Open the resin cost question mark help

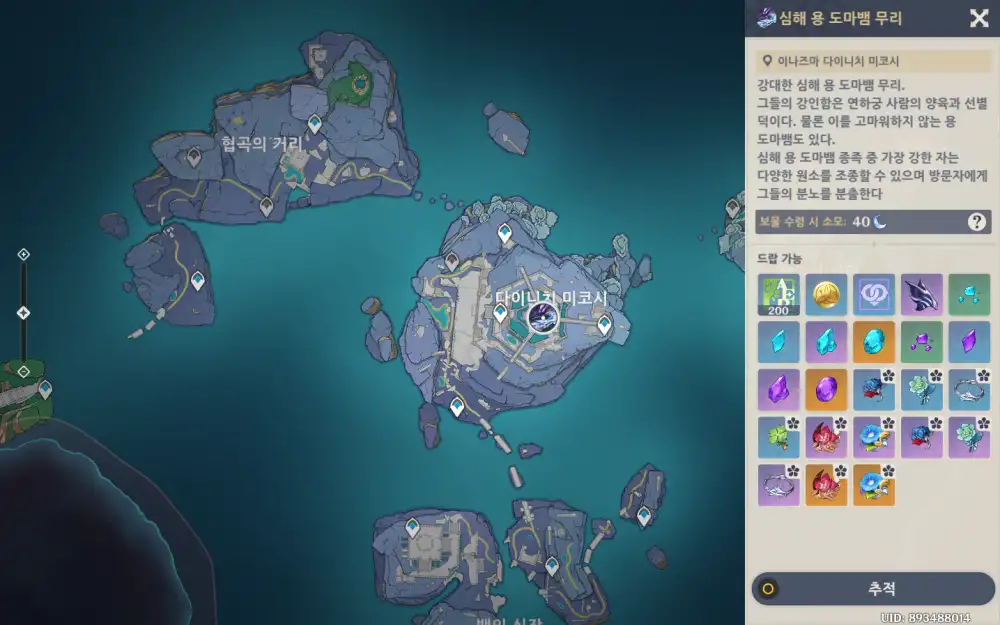tap(976, 222)
